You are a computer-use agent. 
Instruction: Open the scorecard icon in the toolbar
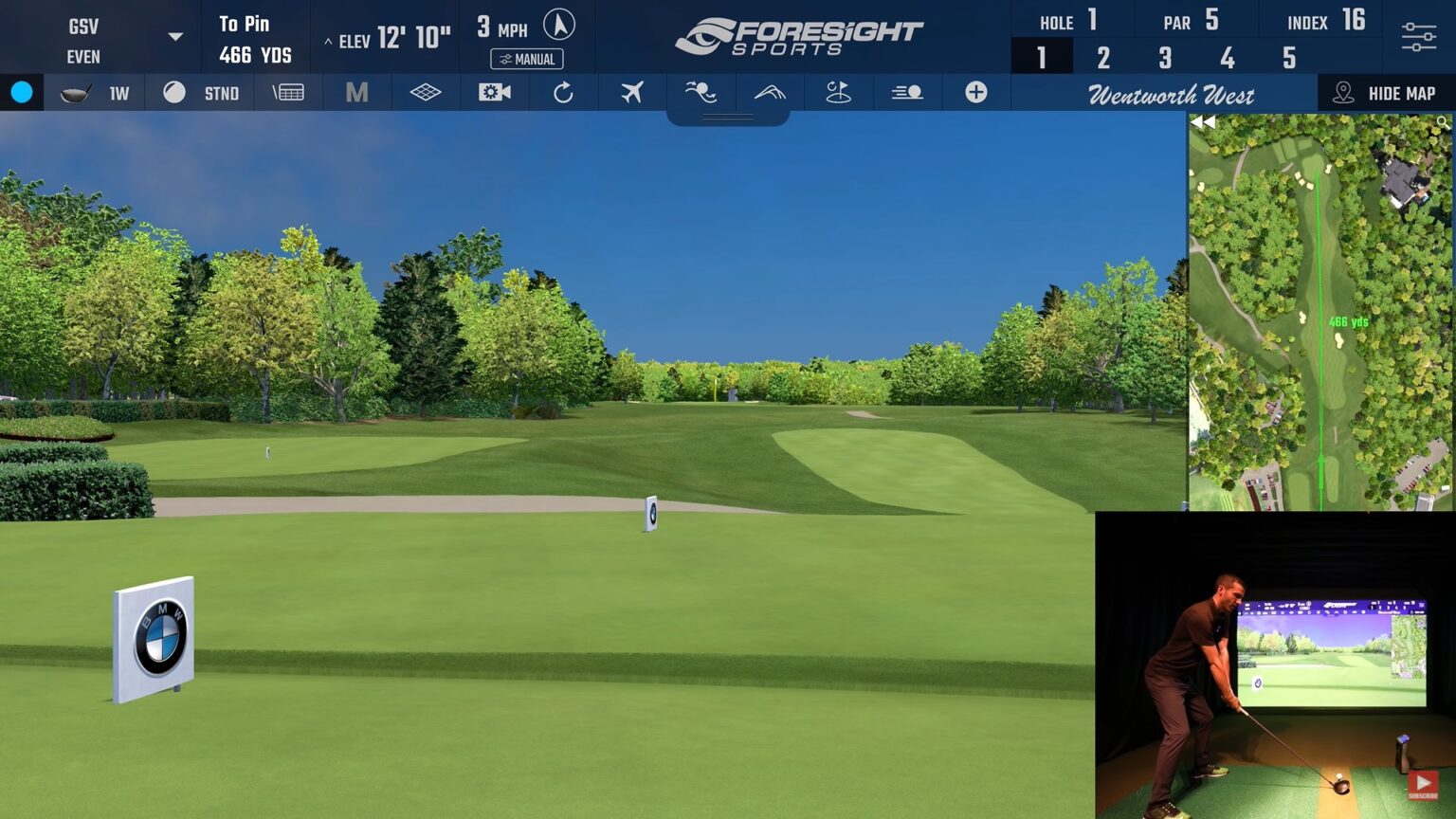coord(288,92)
